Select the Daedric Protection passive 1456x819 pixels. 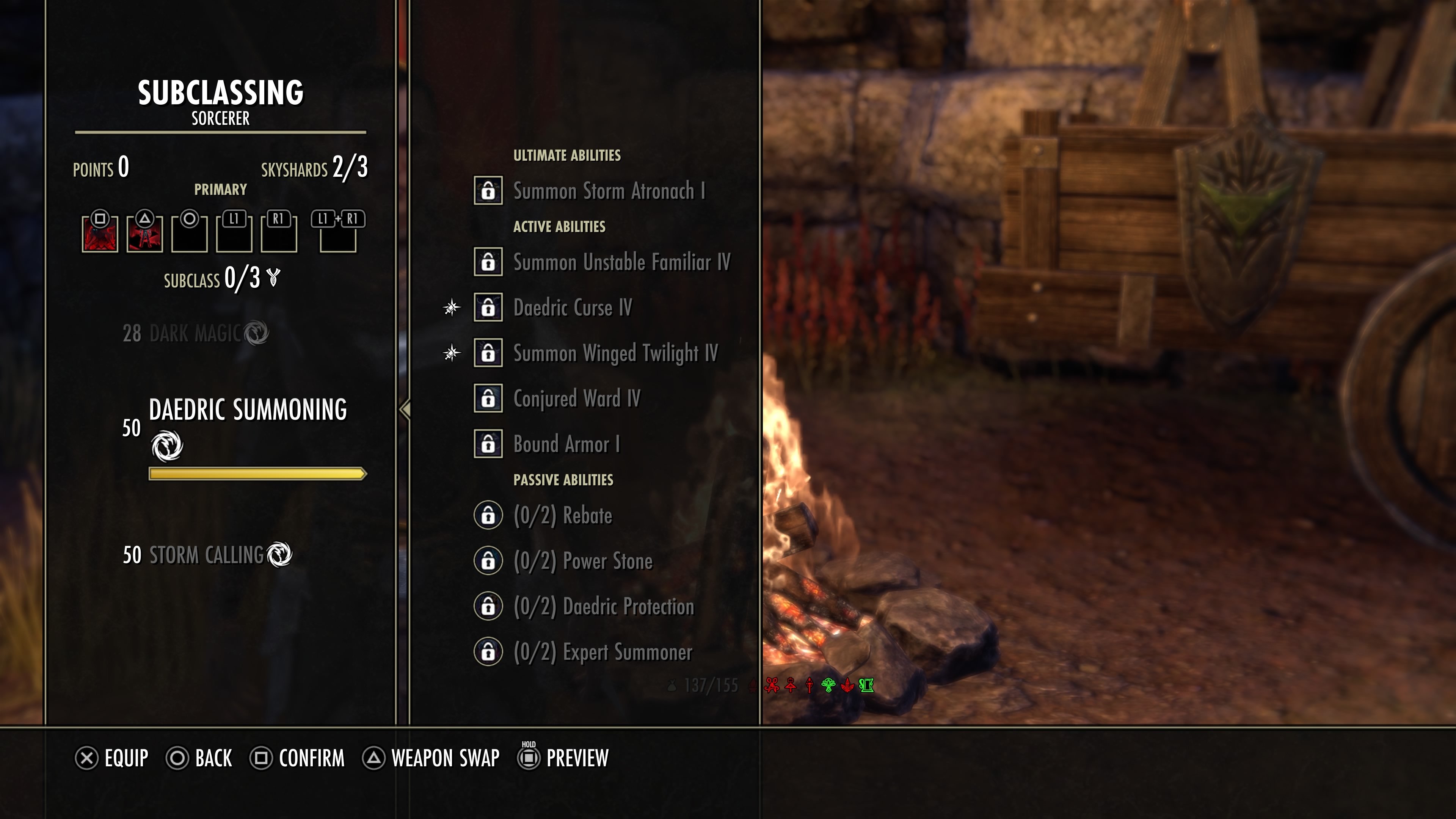point(602,607)
